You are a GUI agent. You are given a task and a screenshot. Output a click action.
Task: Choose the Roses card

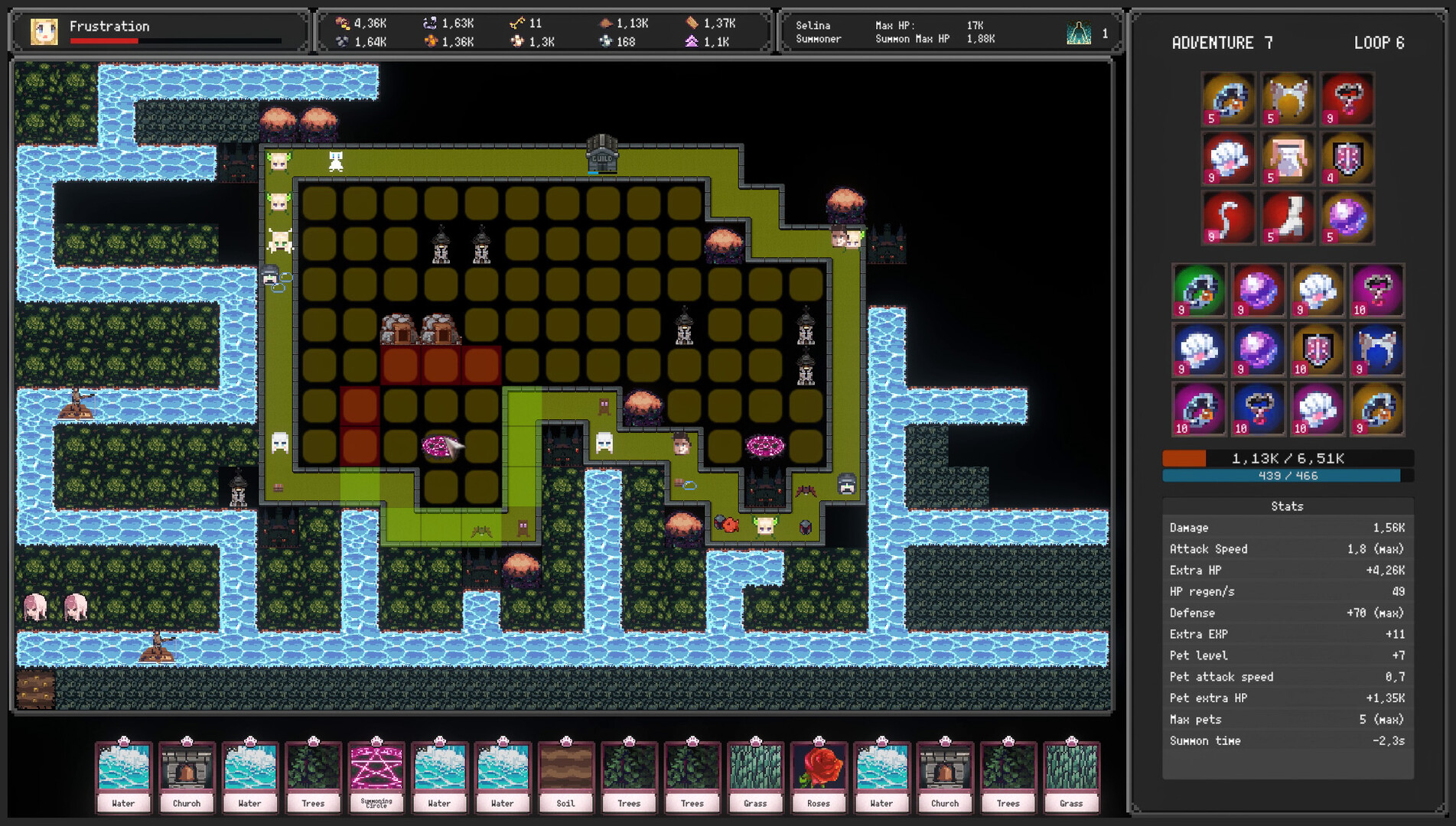(818, 776)
